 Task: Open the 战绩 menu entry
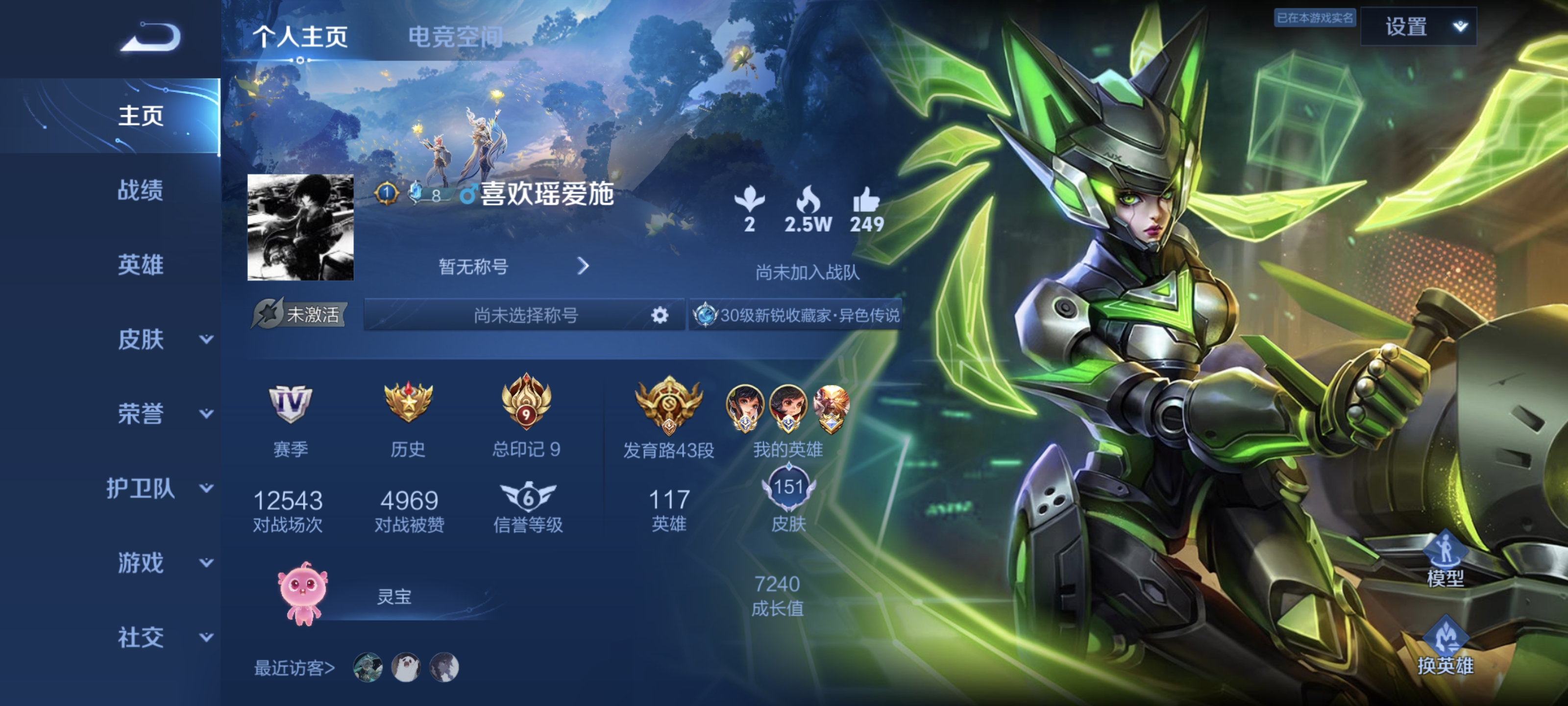(x=141, y=191)
